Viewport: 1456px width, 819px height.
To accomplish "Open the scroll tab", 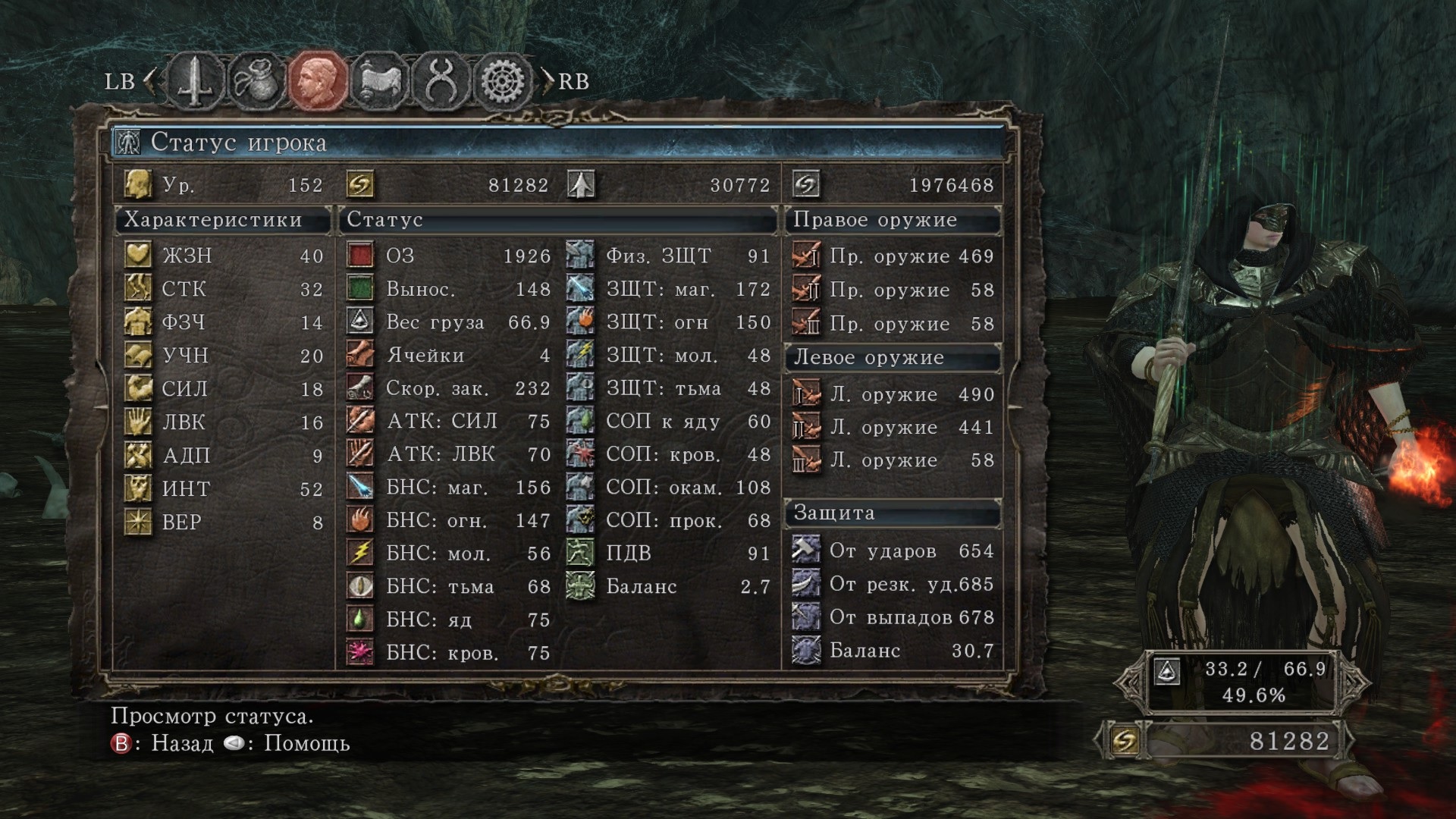I will pos(379,81).
